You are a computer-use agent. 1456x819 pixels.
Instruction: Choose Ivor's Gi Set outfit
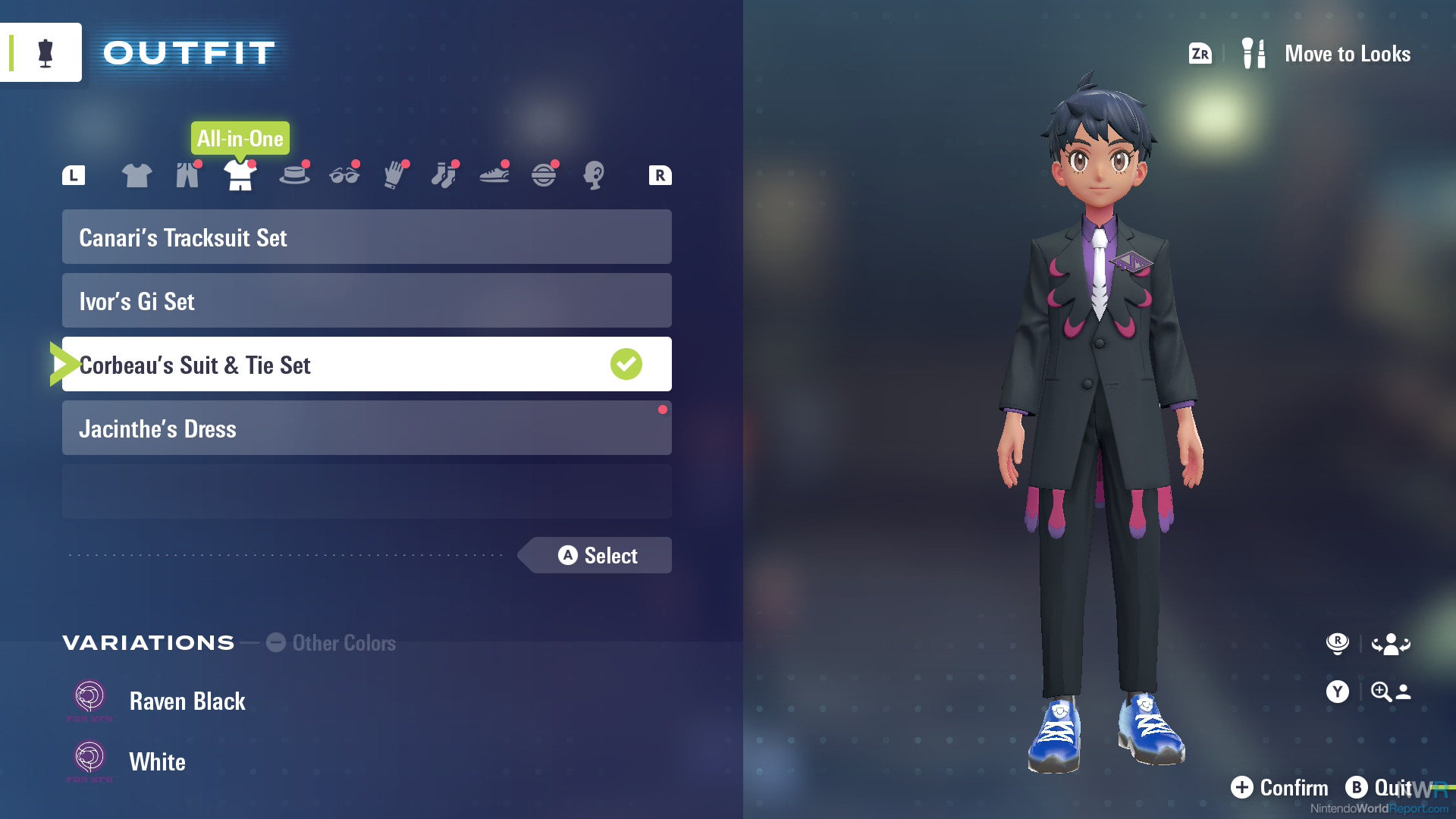point(366,301)
